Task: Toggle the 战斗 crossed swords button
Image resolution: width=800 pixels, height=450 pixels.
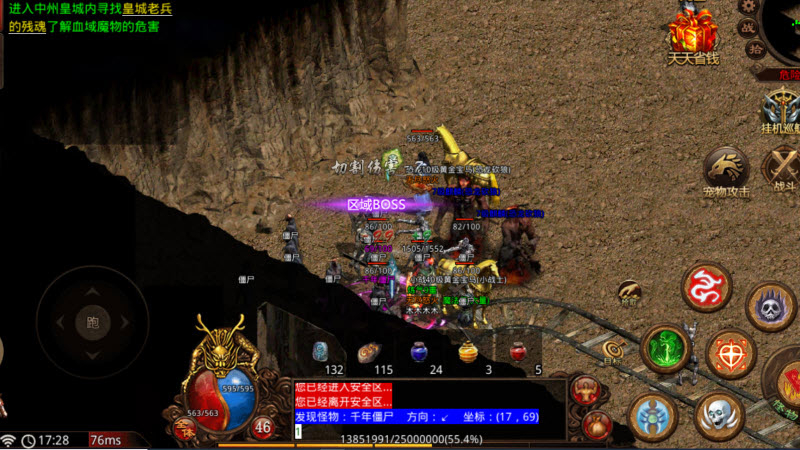Action: click(x=781, y=166)
